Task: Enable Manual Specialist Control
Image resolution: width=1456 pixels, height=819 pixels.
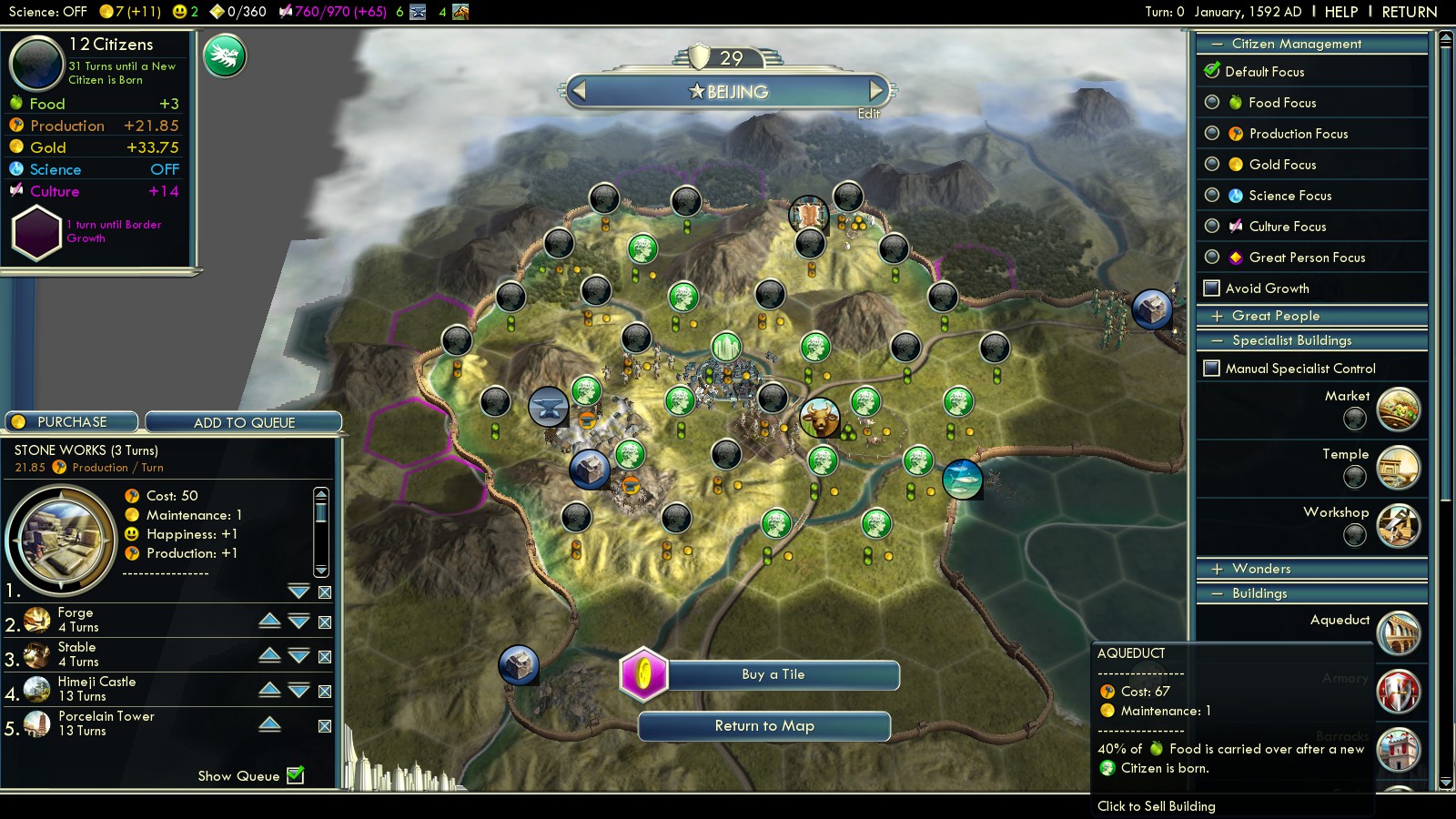Action: pos(1212,369)
